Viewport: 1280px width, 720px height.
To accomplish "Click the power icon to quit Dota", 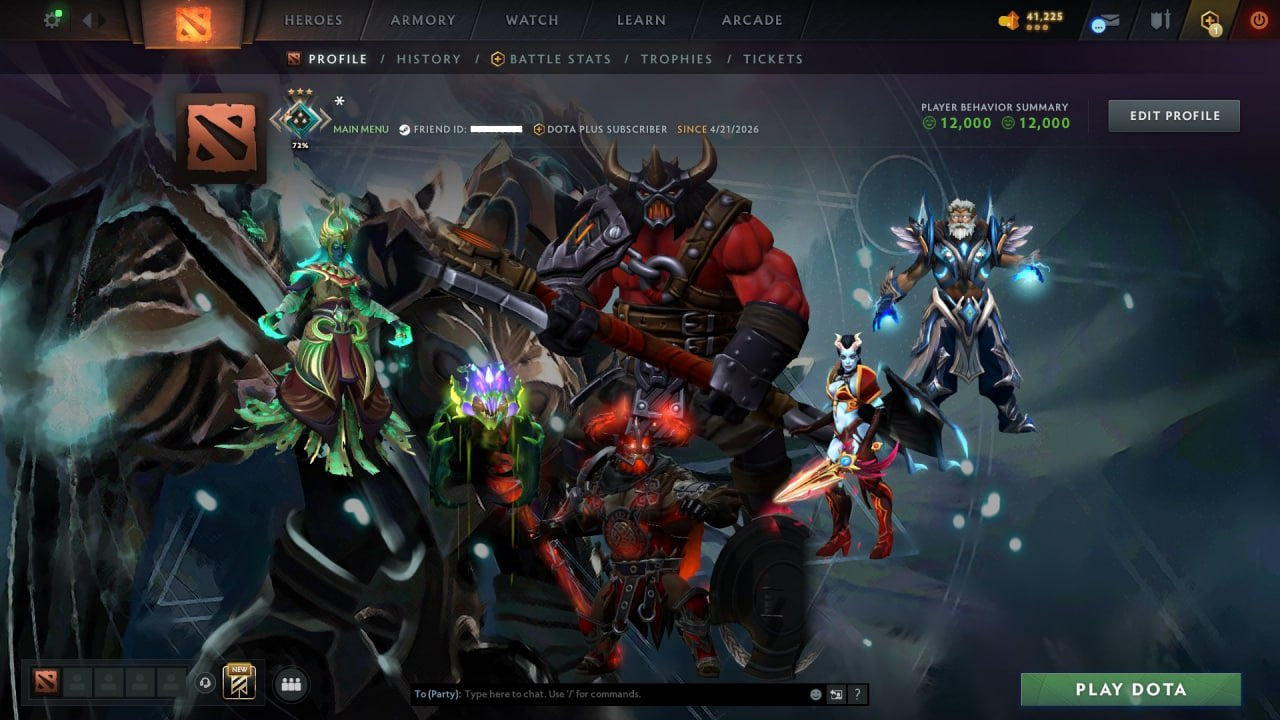I will 1258,18.
